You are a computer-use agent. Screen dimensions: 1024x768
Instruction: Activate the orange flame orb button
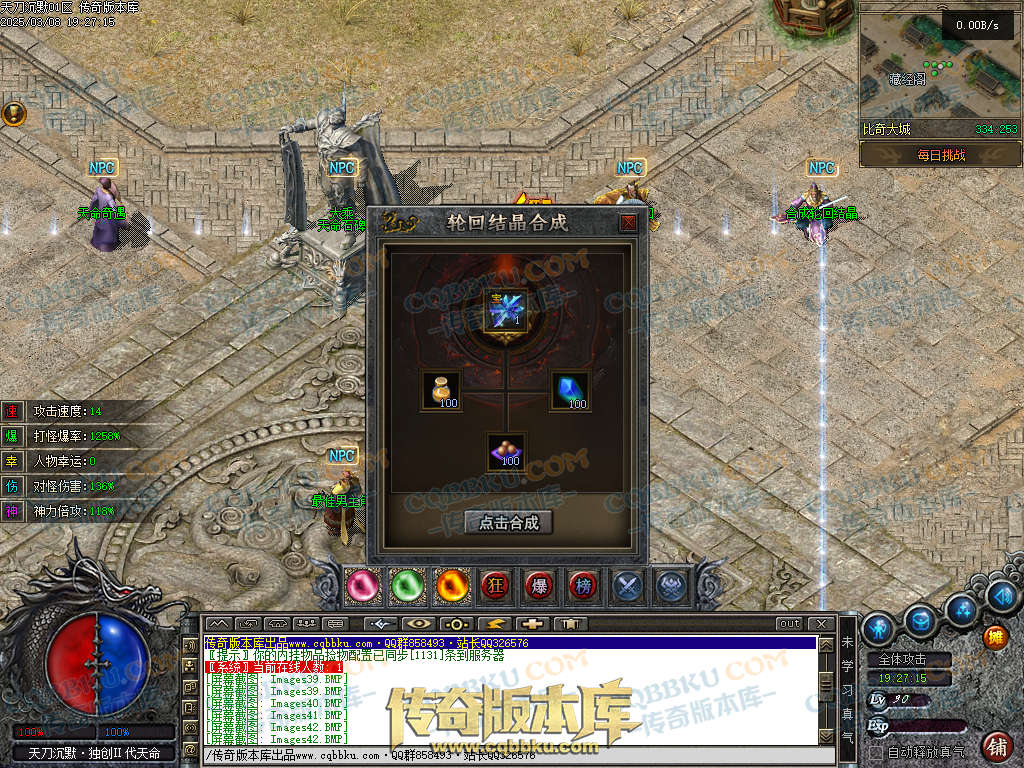pyautogui.click(x=451, y=585)
